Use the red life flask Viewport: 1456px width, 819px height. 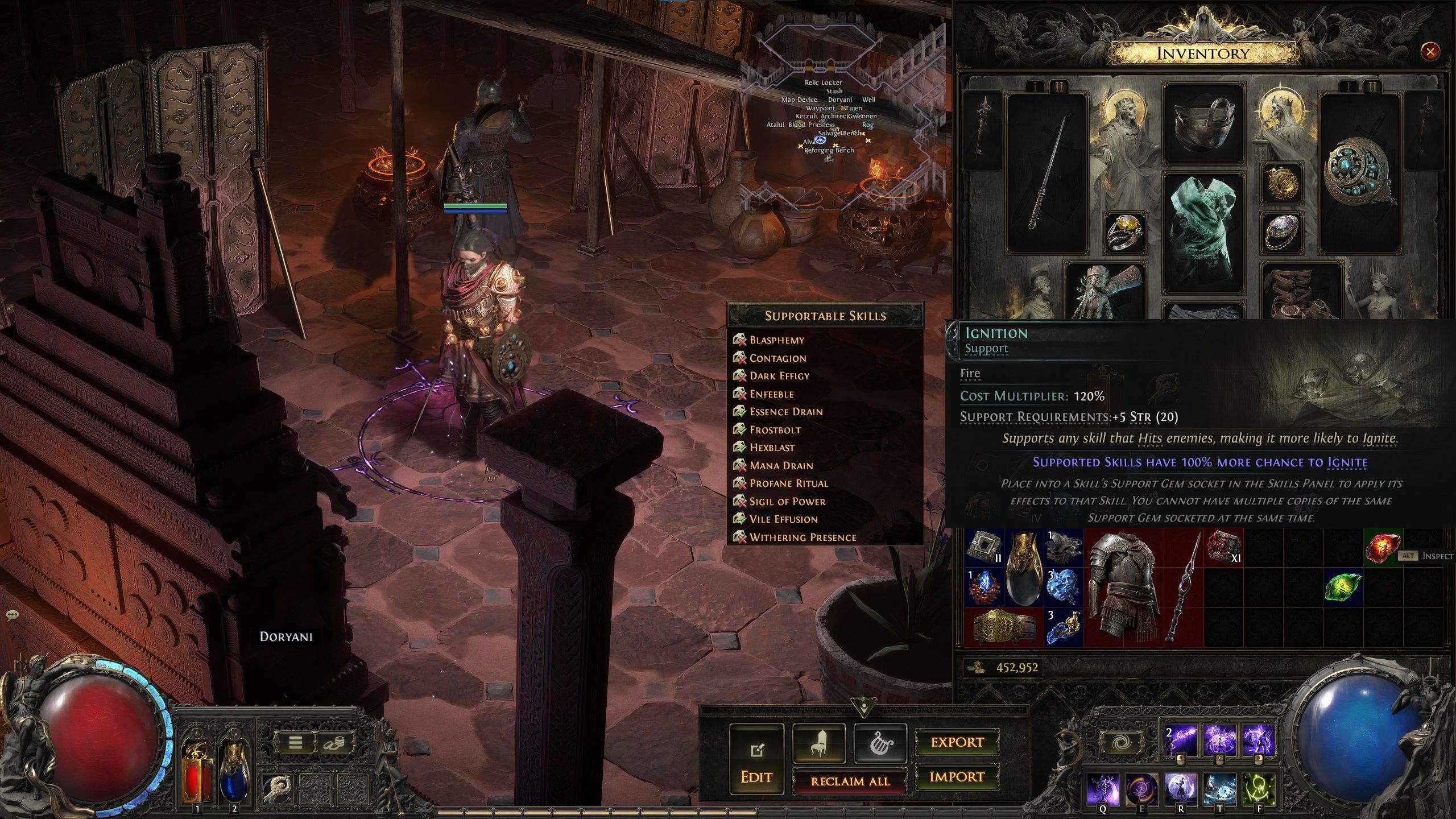(197, 773)
